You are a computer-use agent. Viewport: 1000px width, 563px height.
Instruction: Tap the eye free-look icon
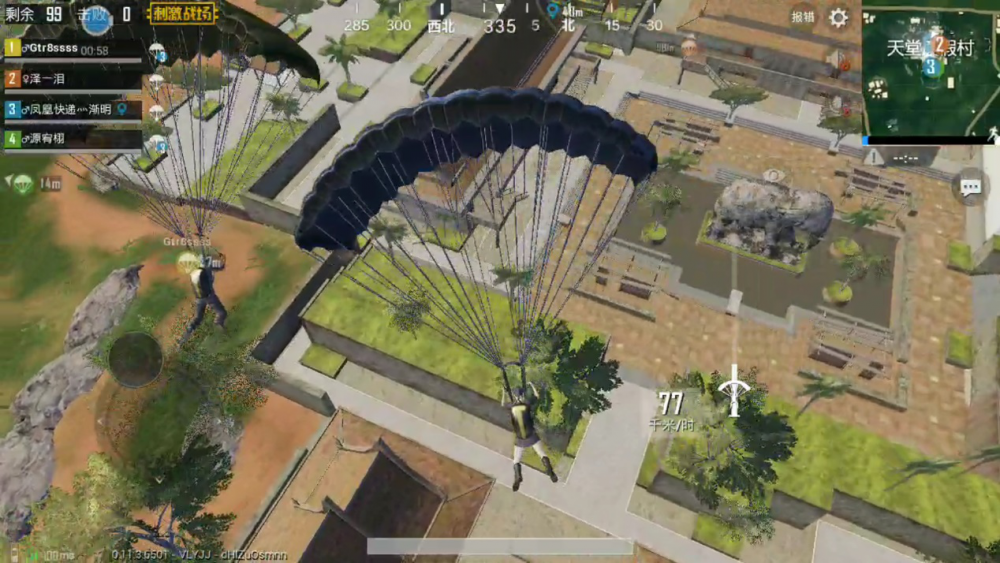pyautogui.click(x=772, y=176)
